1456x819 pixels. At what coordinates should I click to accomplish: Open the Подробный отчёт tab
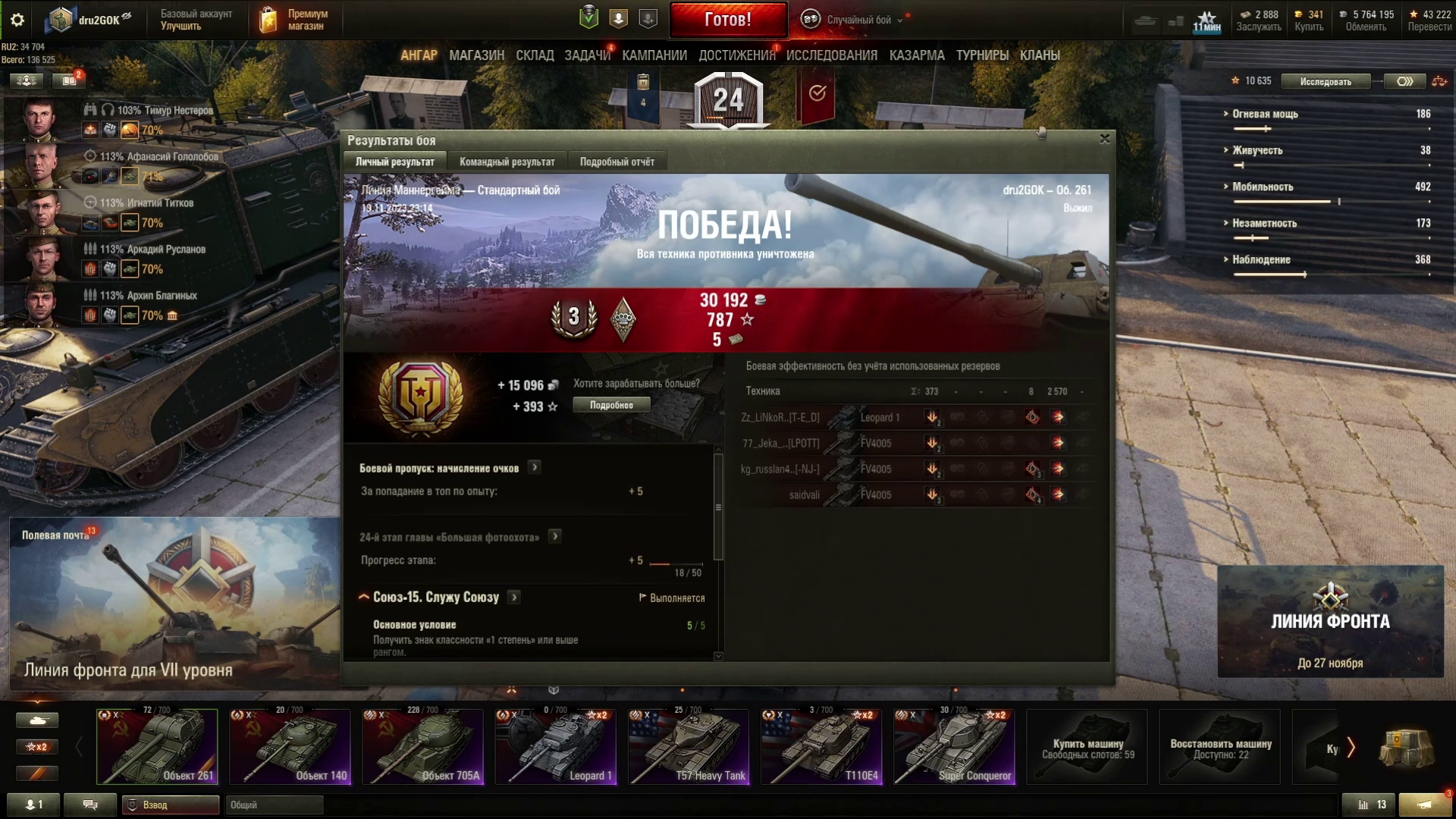pyautogui.click(x=617, y=162)
